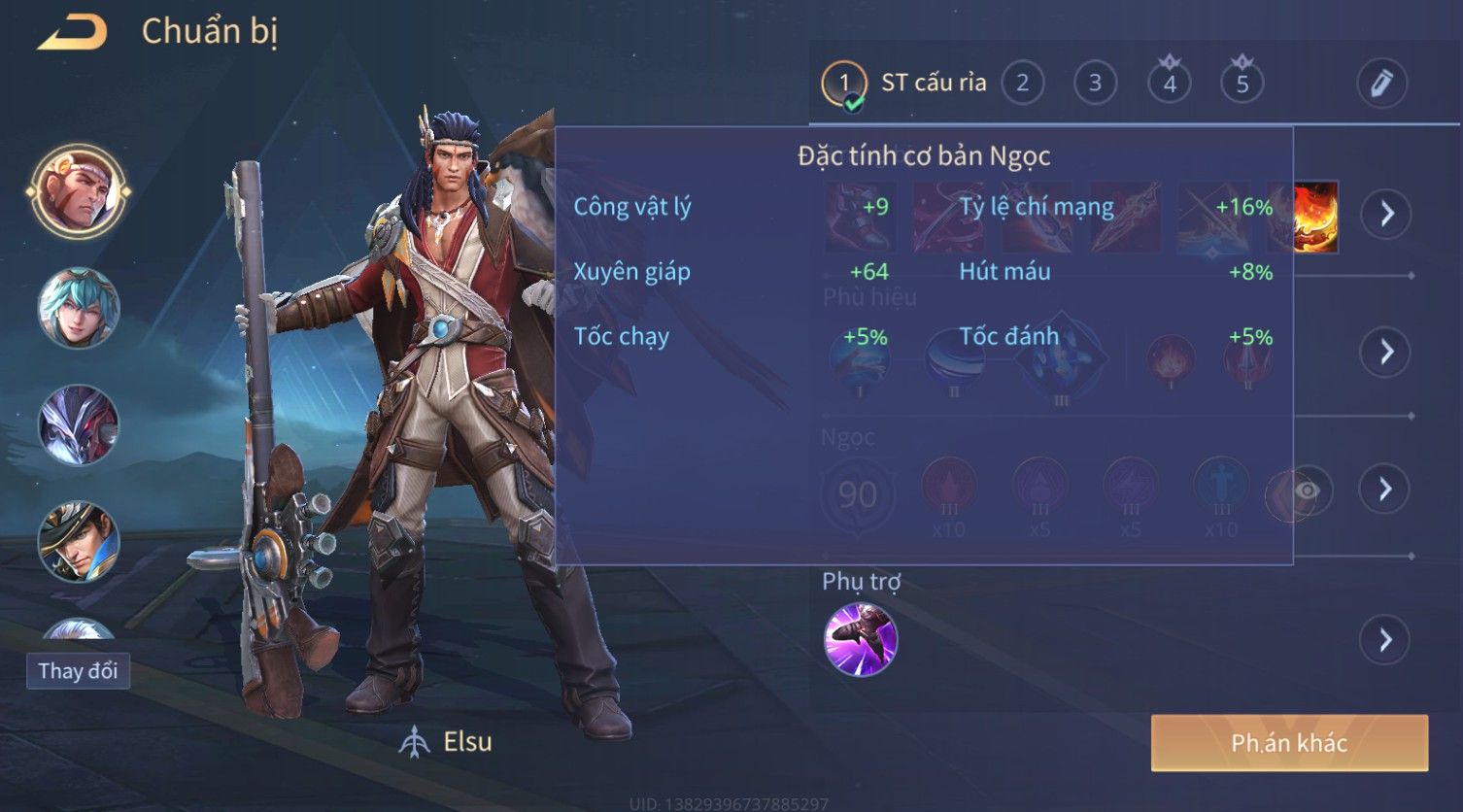Select the teal-haired hero portrait
The width and height of the screenshot is (1463, 812).
[79, 308]
